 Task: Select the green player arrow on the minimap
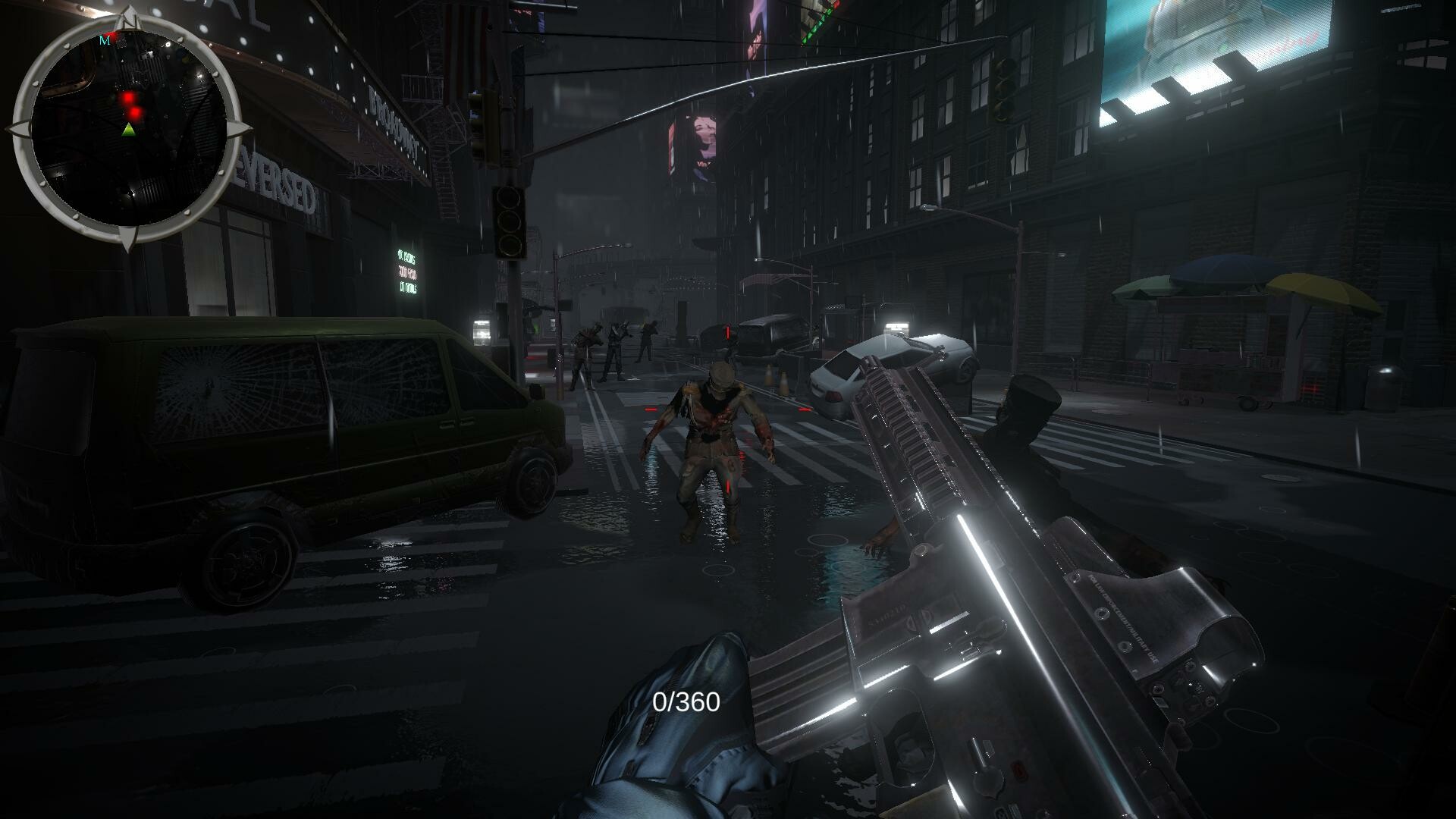tap(129, 129)
